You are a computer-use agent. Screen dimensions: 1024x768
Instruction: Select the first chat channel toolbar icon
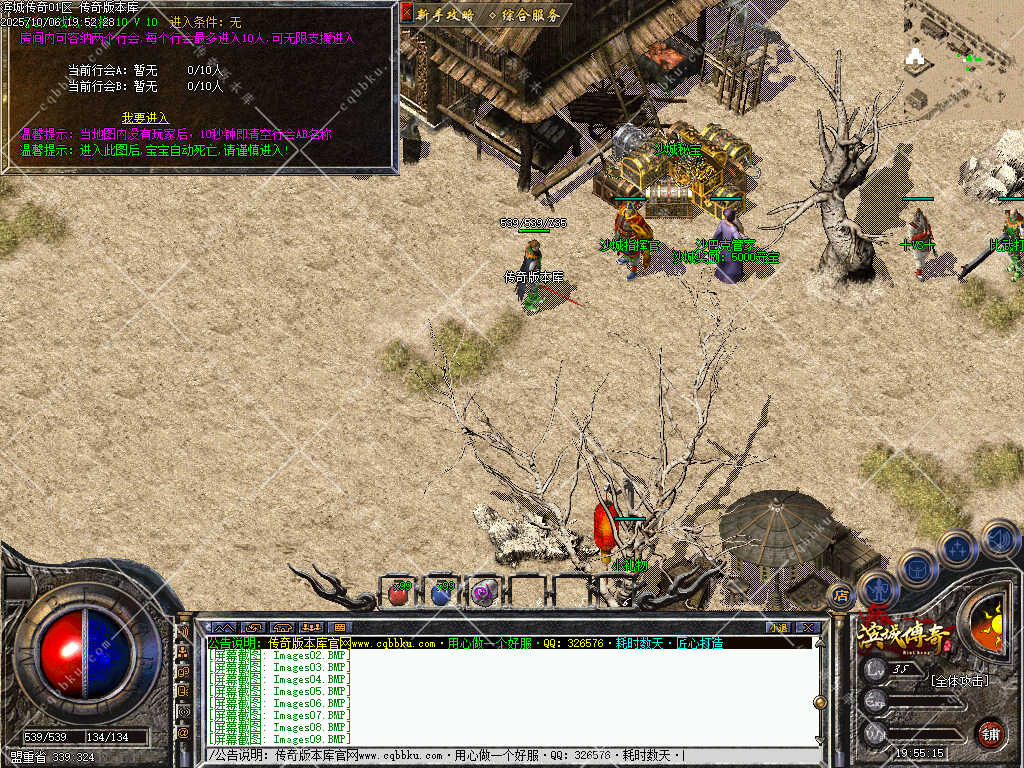tap(222, 627)
